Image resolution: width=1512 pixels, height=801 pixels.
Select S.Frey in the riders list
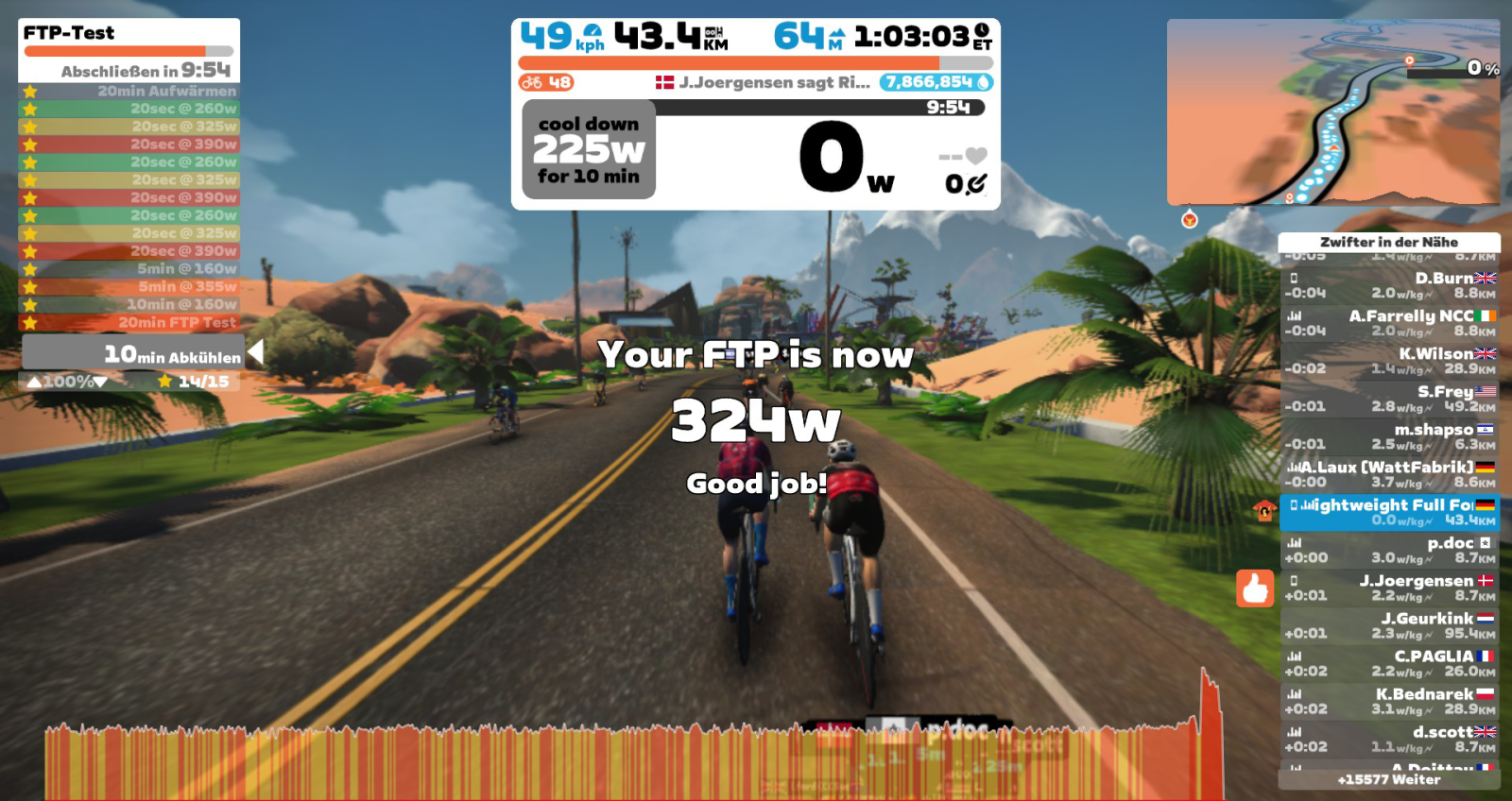pos(1388,399)
